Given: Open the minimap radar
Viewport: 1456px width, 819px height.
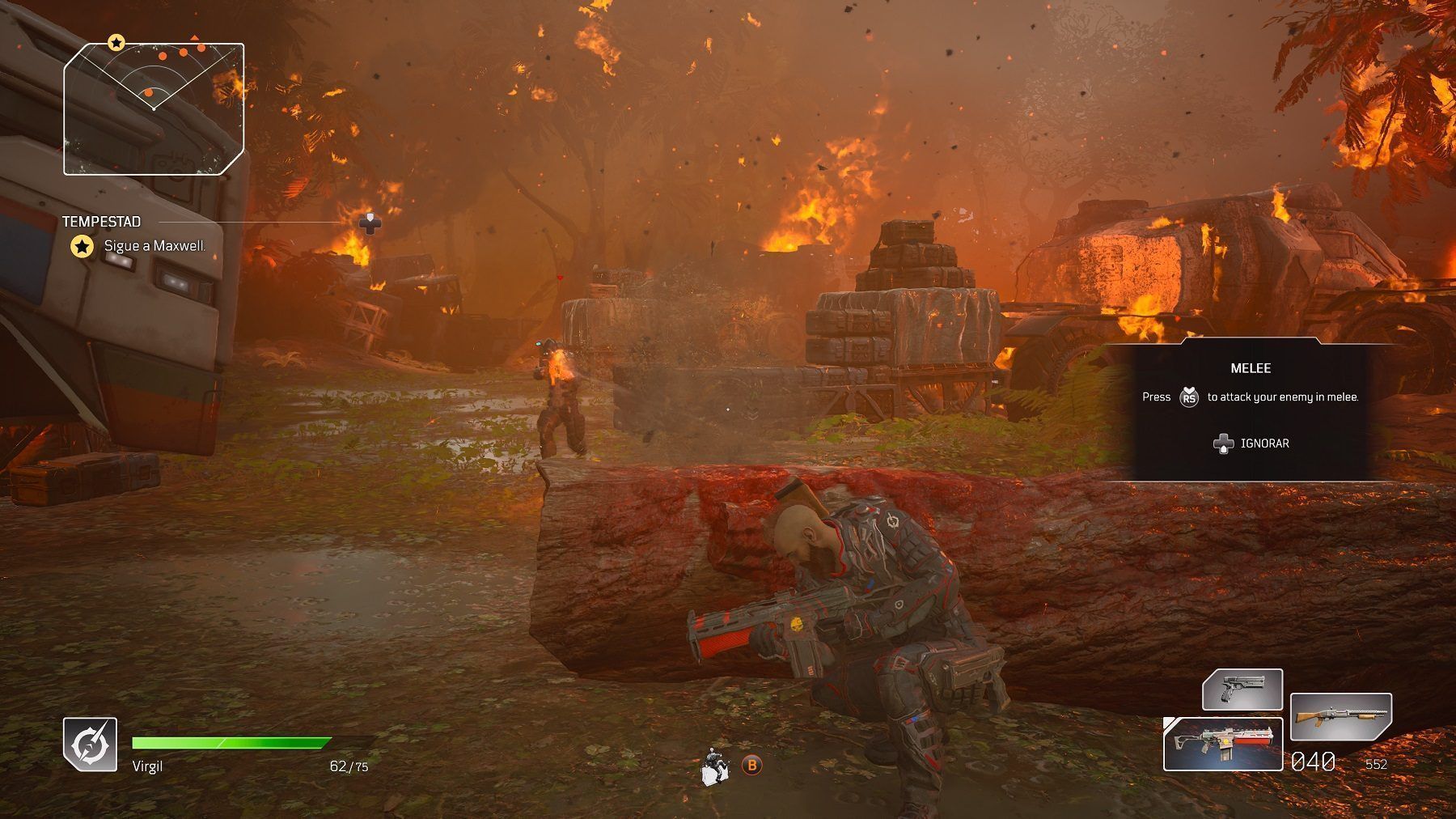Looking at the screenshot, I should coord(154,108).
